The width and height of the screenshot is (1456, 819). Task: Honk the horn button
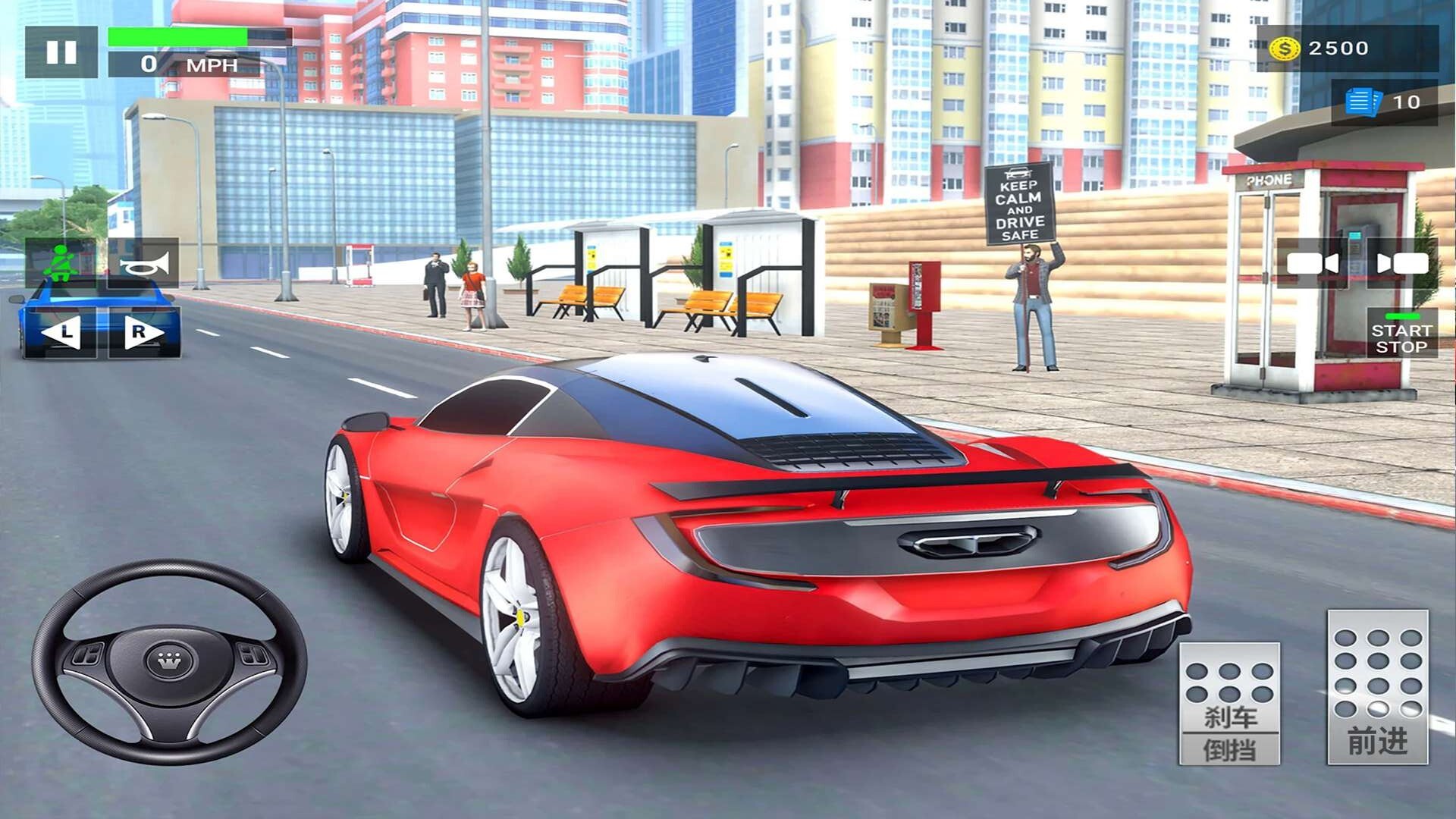(x=143, y=263)
